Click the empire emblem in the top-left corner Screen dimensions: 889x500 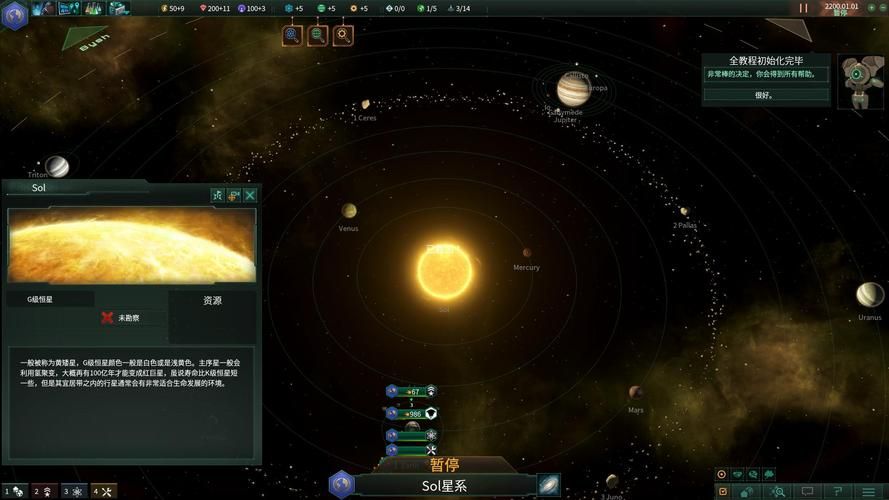[15, 8]
